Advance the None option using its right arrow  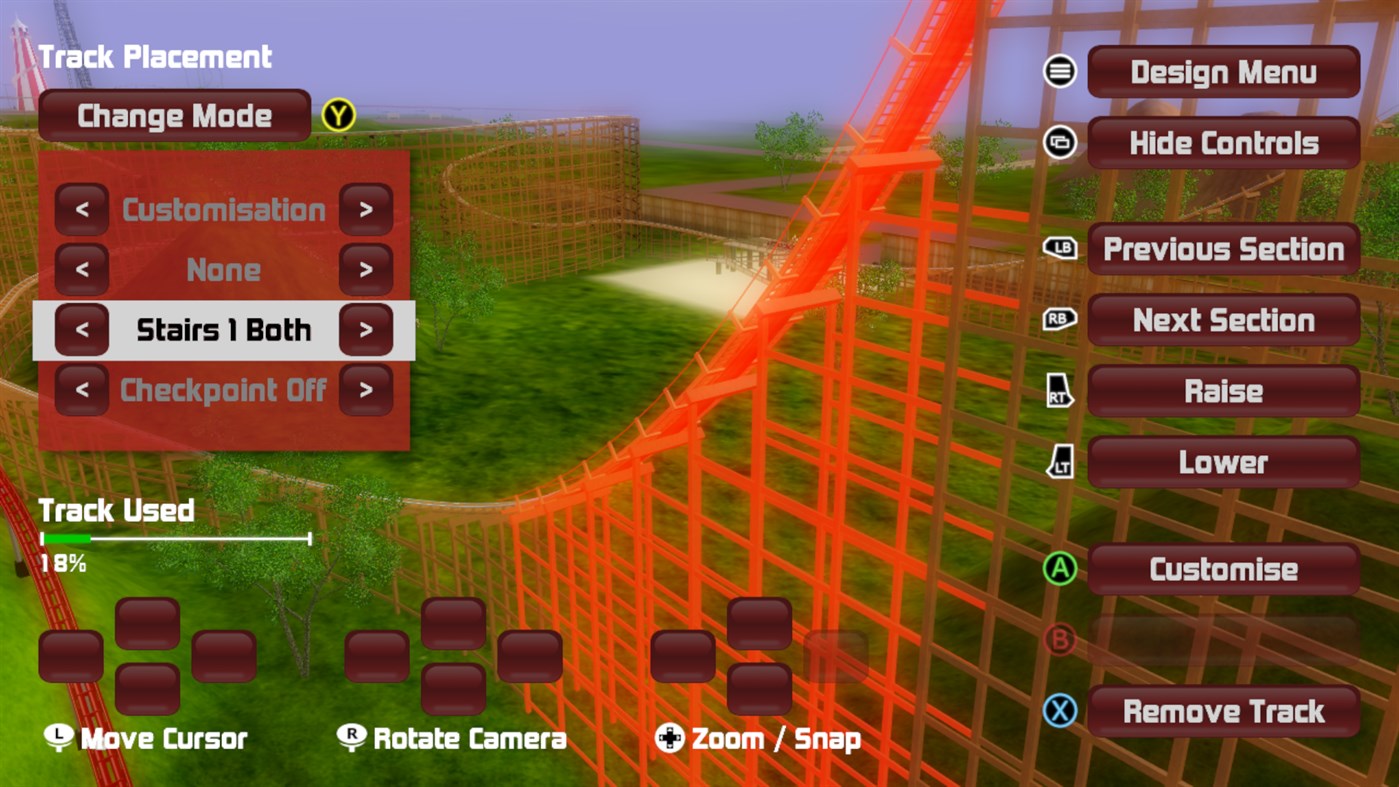(366, 270)
